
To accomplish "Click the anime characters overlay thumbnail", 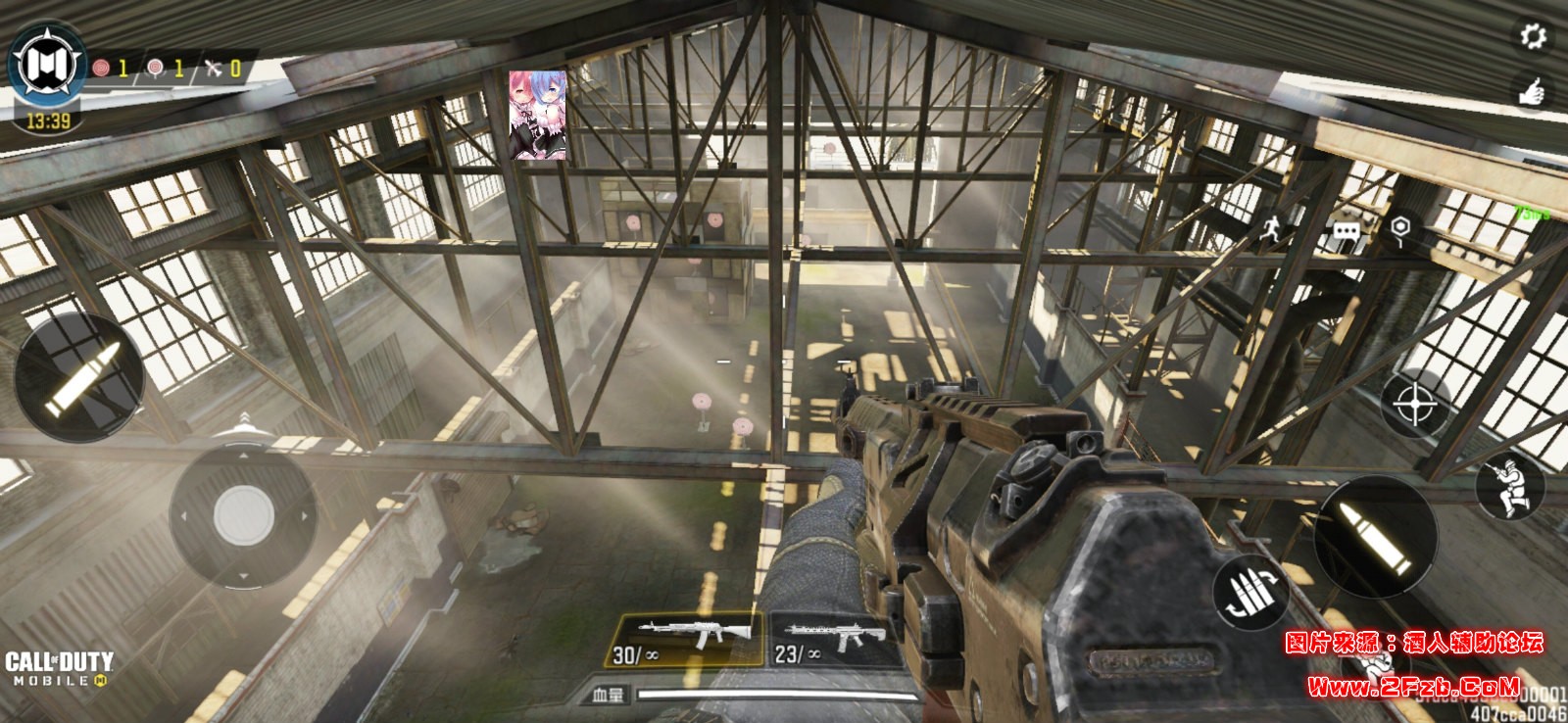I will (537, 115).
